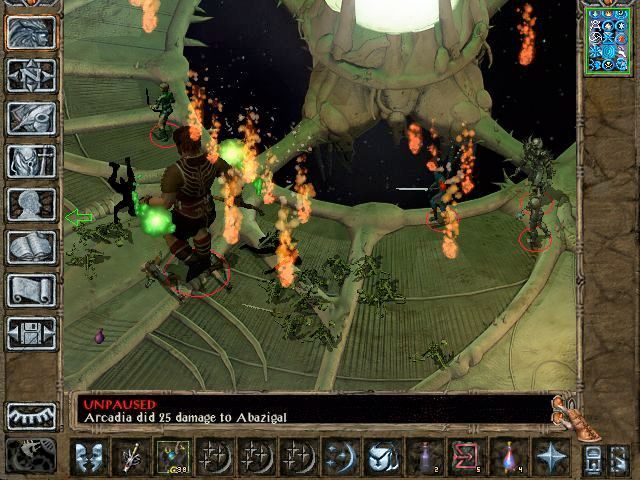This screenshot has height=480, width=640.
Task: Select the quick weapon slot showing 38
Action: click(x=170, y=457)
